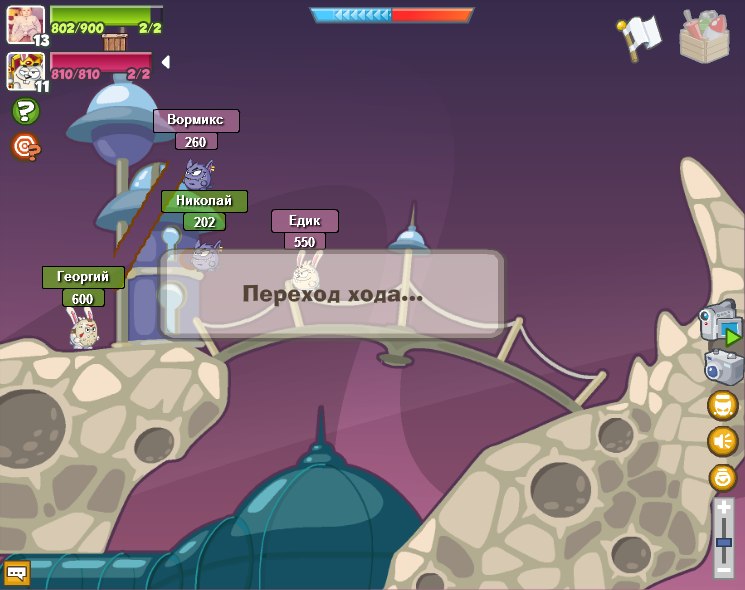Open the green question mark help
The height and width of the screenshot is (590, 745).
(x=25, y=111)
